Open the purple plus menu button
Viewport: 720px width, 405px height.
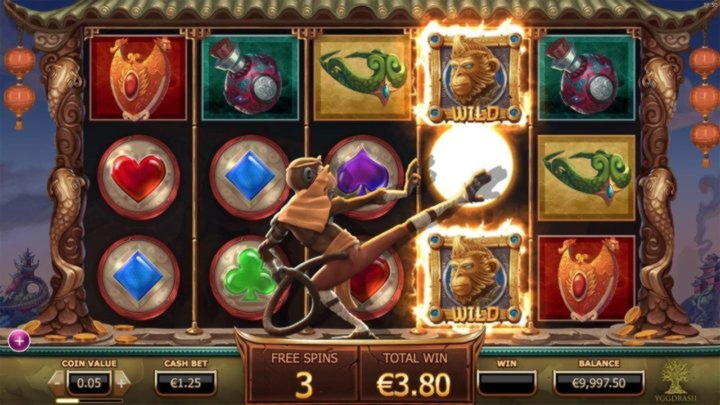click(18, 340)
